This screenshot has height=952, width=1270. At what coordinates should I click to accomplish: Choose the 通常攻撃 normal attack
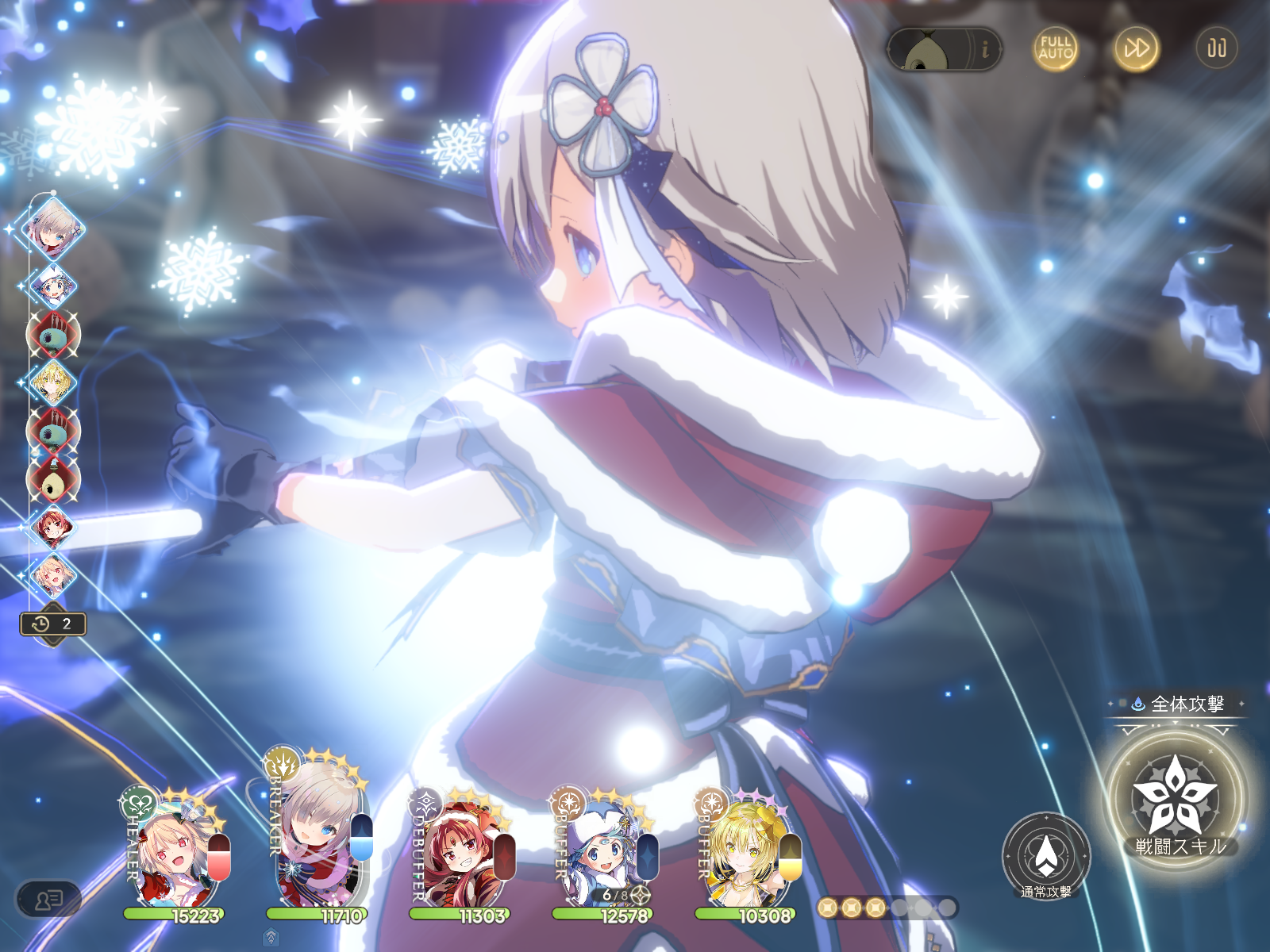pyautogui.click(x=1046, y=855)
